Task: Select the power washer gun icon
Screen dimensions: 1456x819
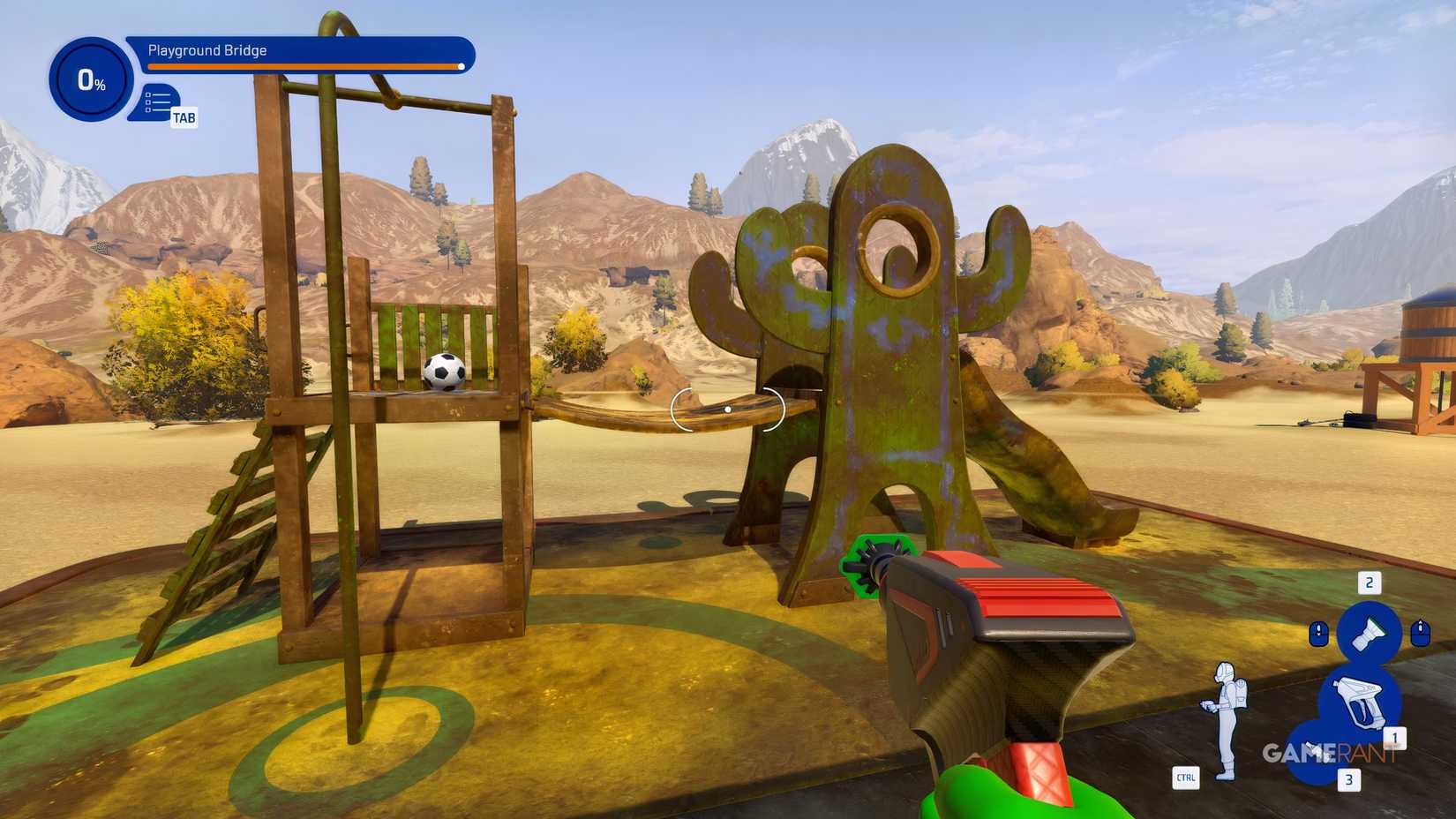Action: [1358, 700]
